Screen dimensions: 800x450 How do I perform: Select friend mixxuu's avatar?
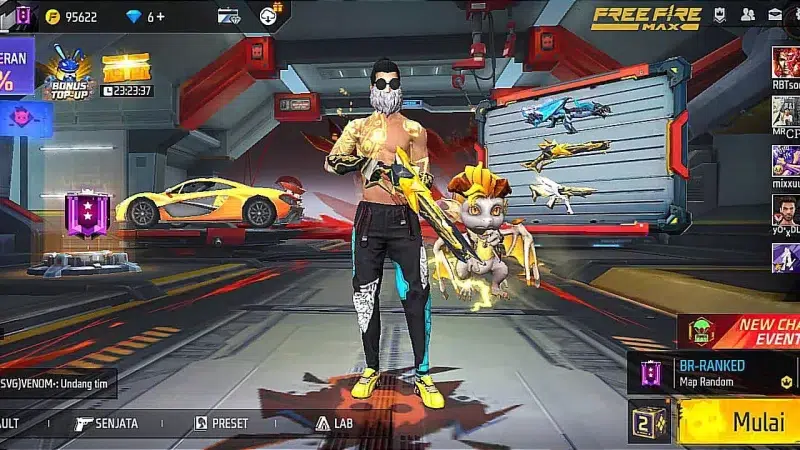point(785,159)
